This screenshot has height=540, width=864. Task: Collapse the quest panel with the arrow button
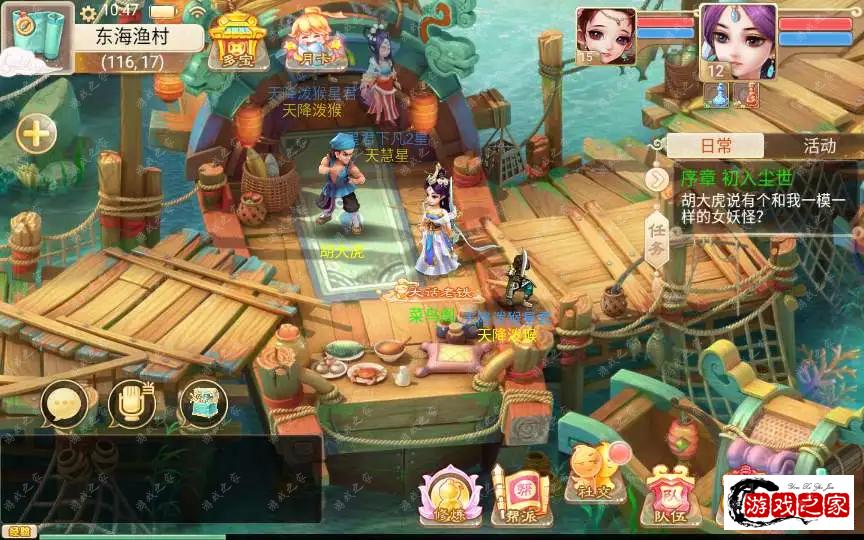pyautogui.click(x=656, y=179)
